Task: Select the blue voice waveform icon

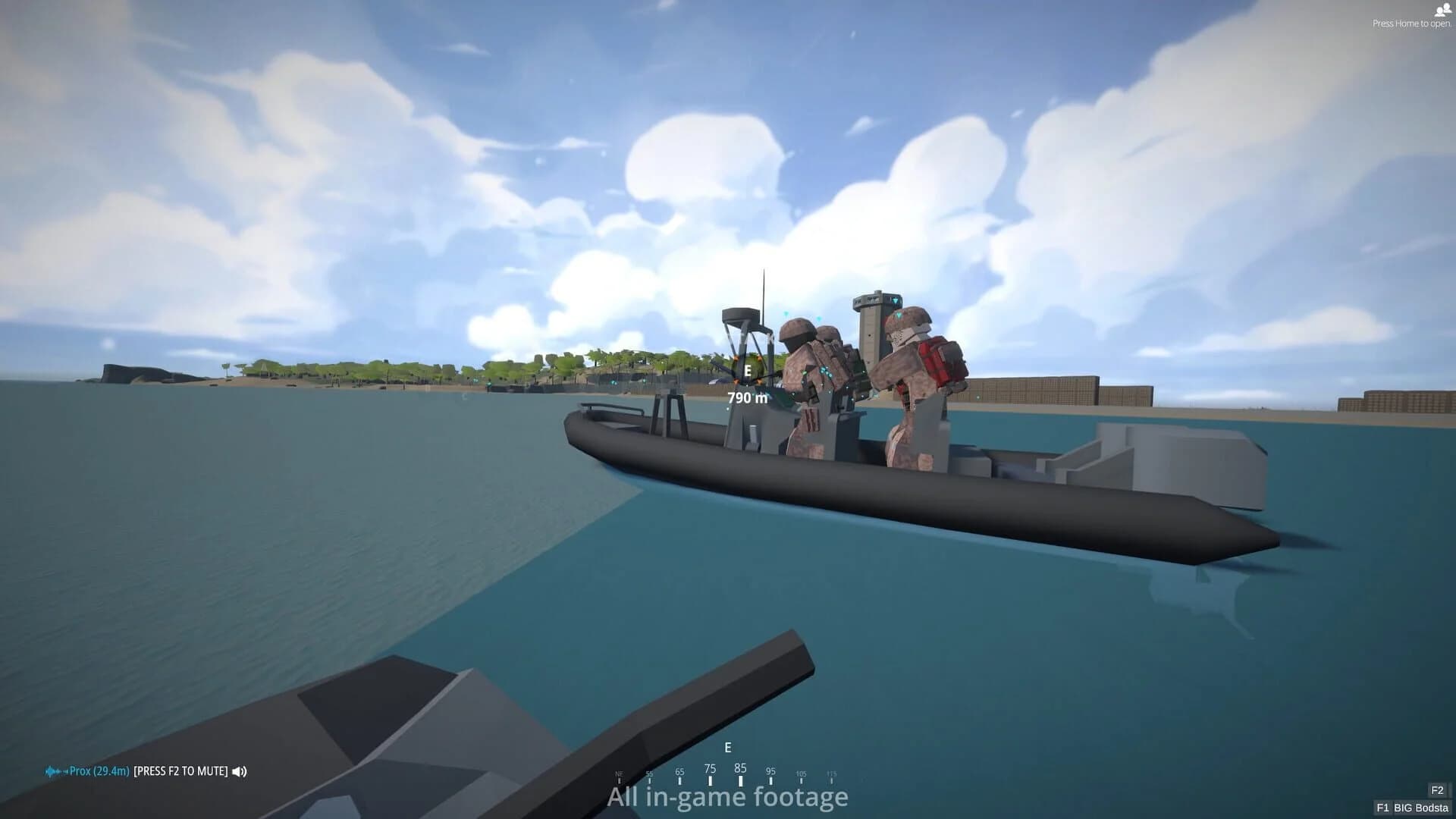Action: 52,771
